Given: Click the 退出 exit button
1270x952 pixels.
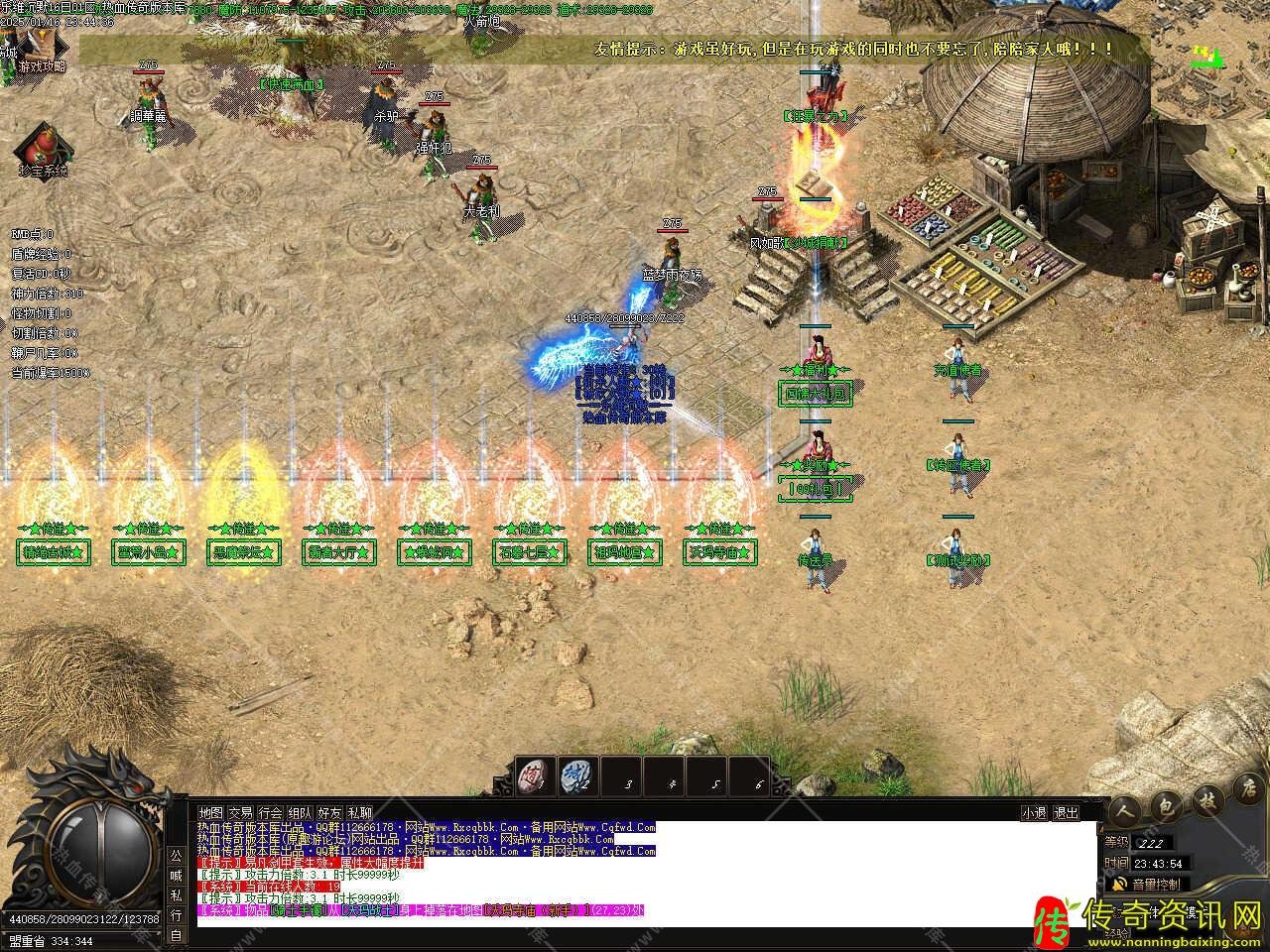Looking at the screenshot, I should 1065,812.
